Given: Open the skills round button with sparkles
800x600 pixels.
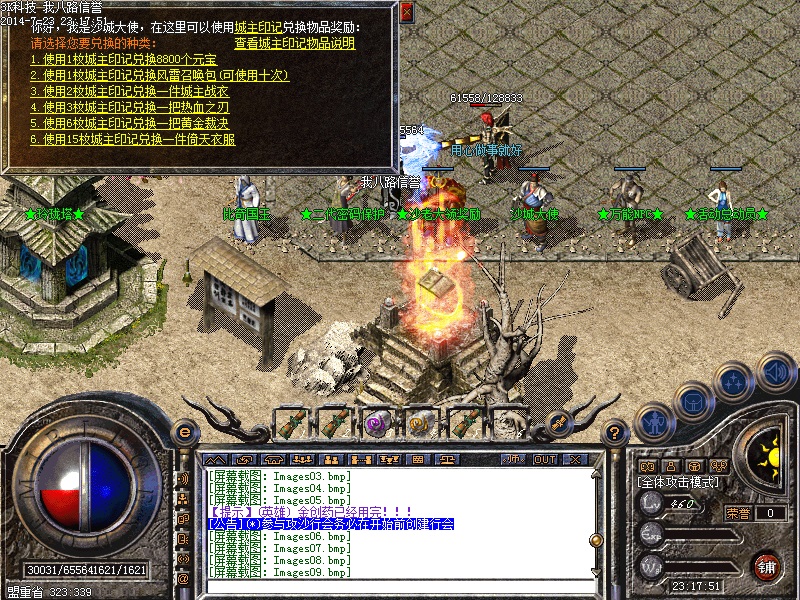Looking at the screenshot, I should (x=735, y=382).
